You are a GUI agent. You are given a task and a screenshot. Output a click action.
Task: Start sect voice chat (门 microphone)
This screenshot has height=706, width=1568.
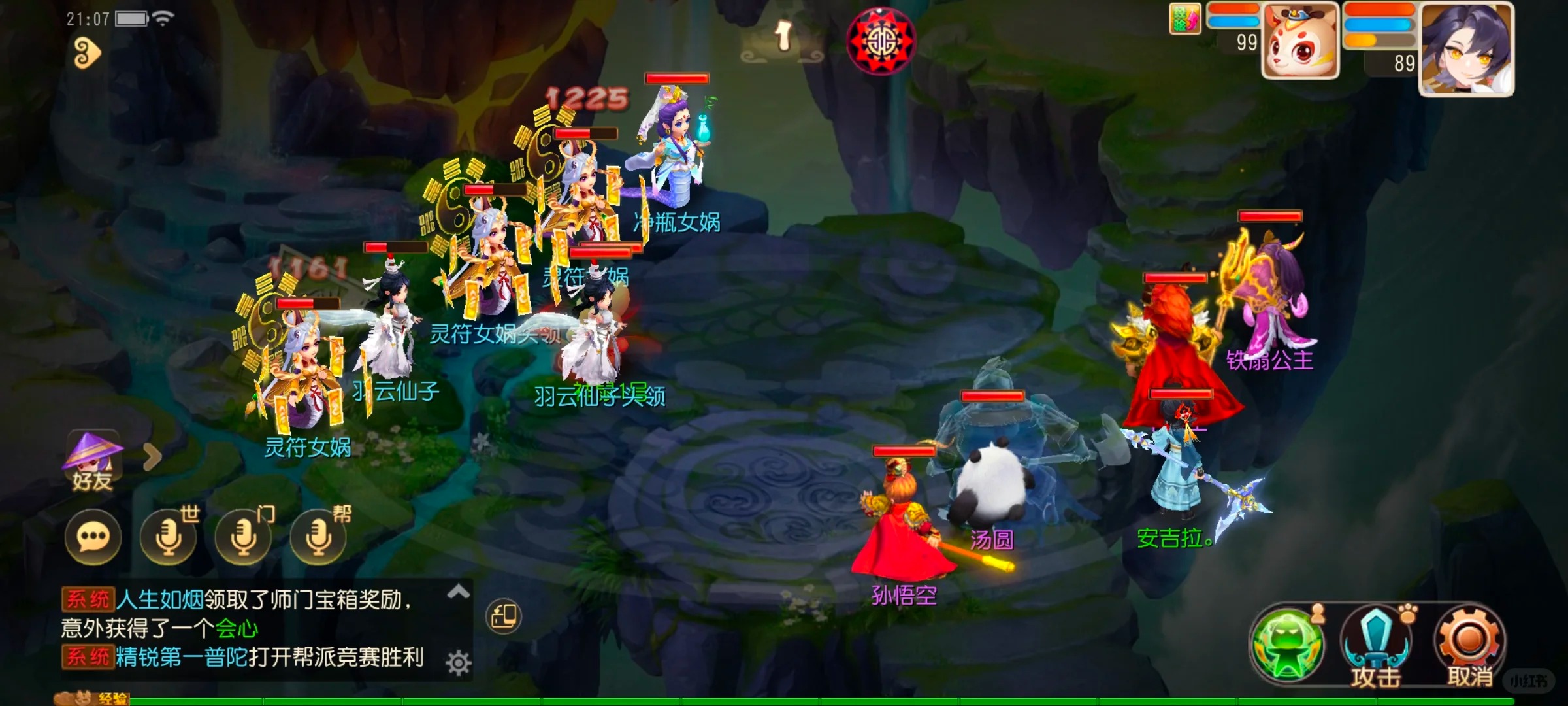pyautogui.click(x=244, y=537)
